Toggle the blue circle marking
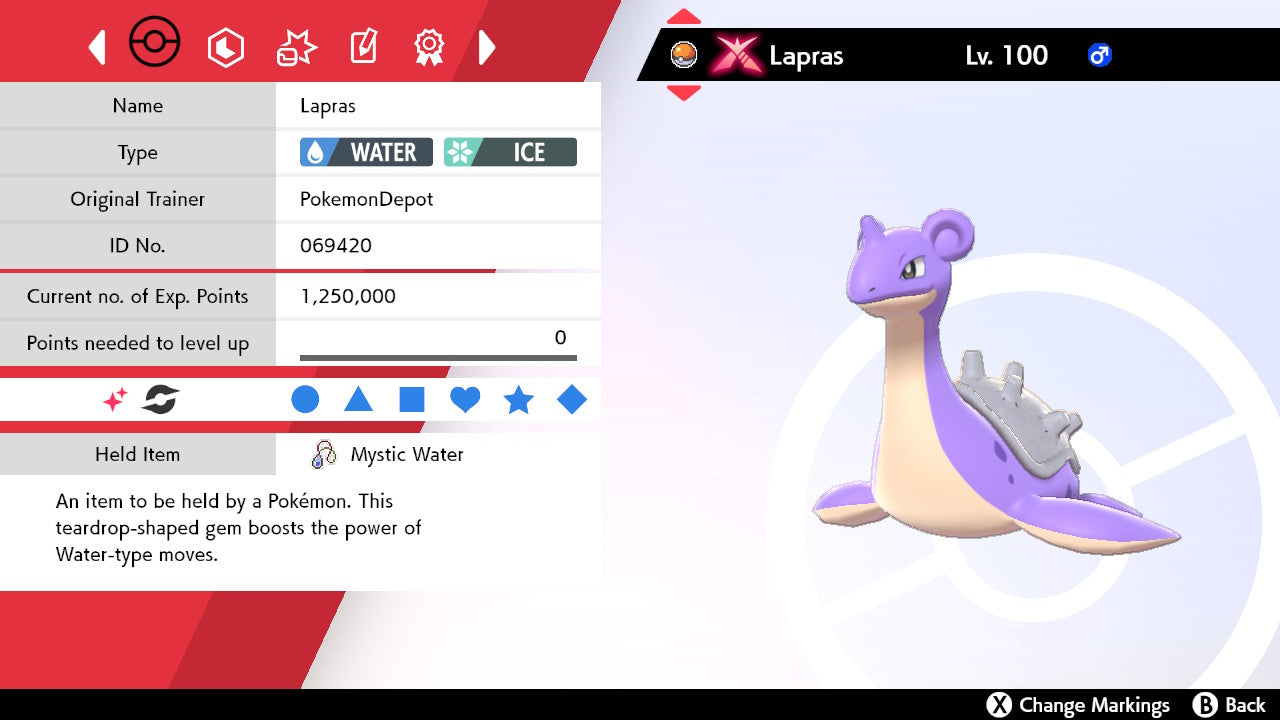The image size is (1280, 720). (305, 400)
